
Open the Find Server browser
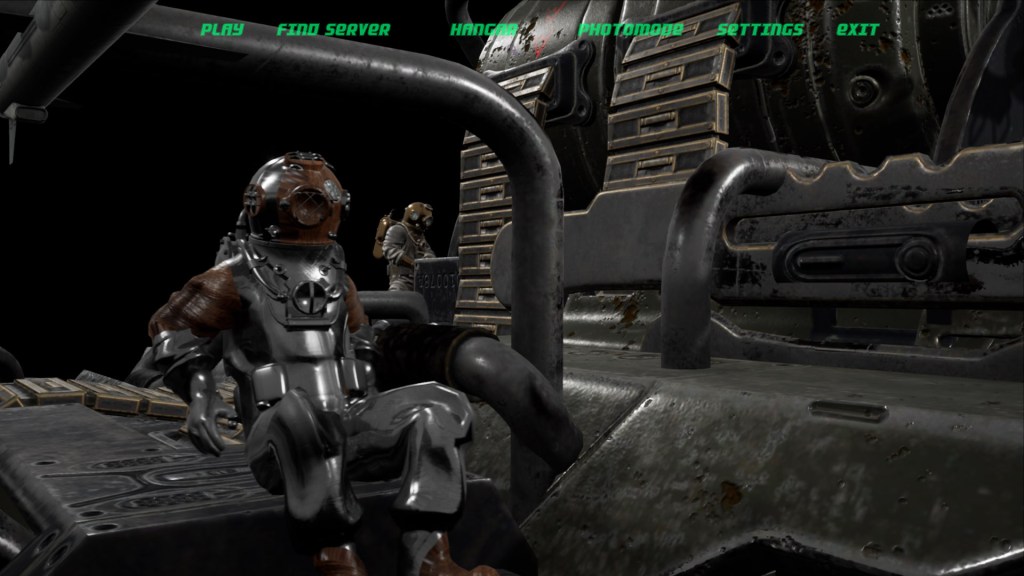pyautogui.click(x=333, y=29)
